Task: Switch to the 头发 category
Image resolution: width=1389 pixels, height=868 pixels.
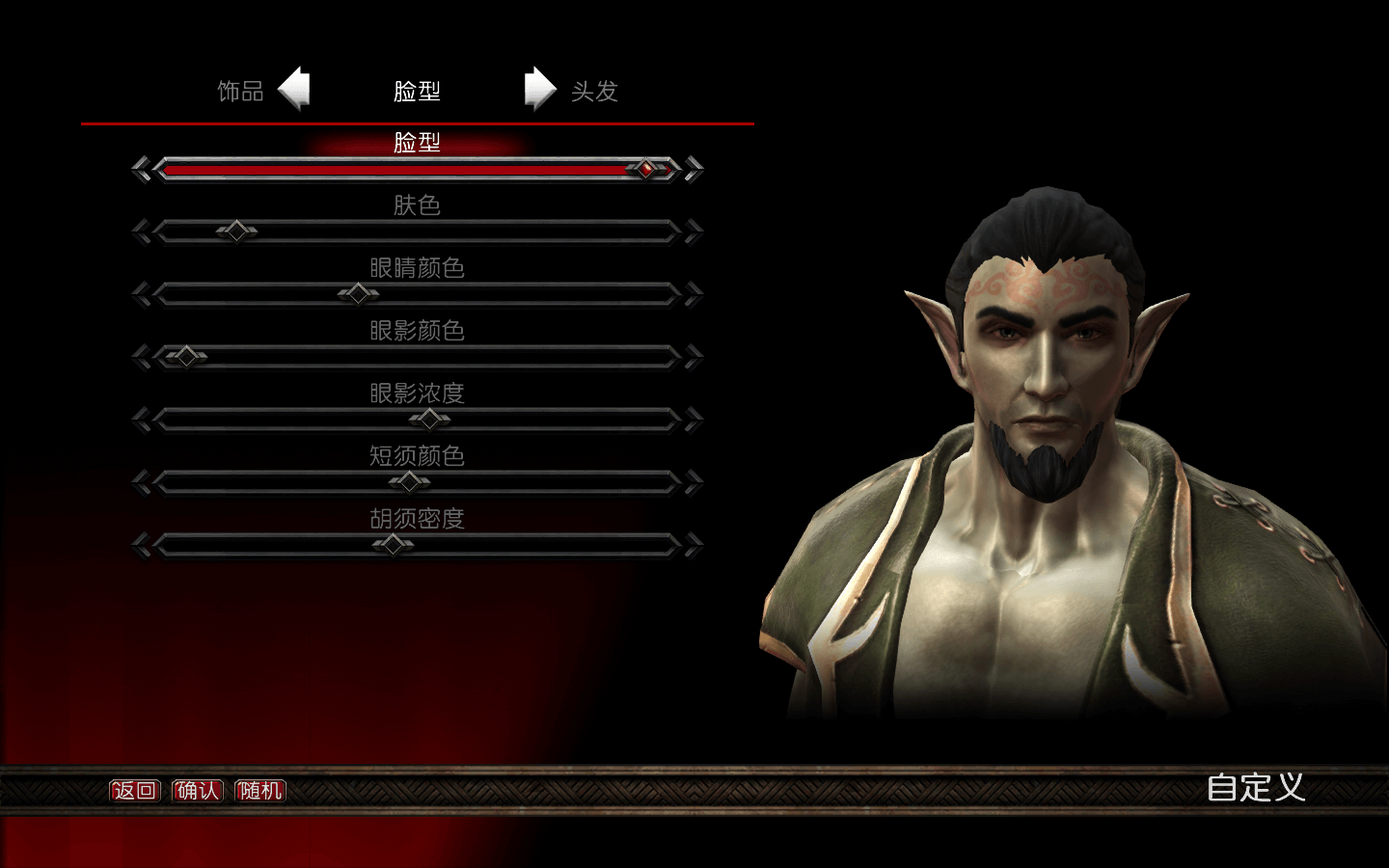Action: pos(594,92)
